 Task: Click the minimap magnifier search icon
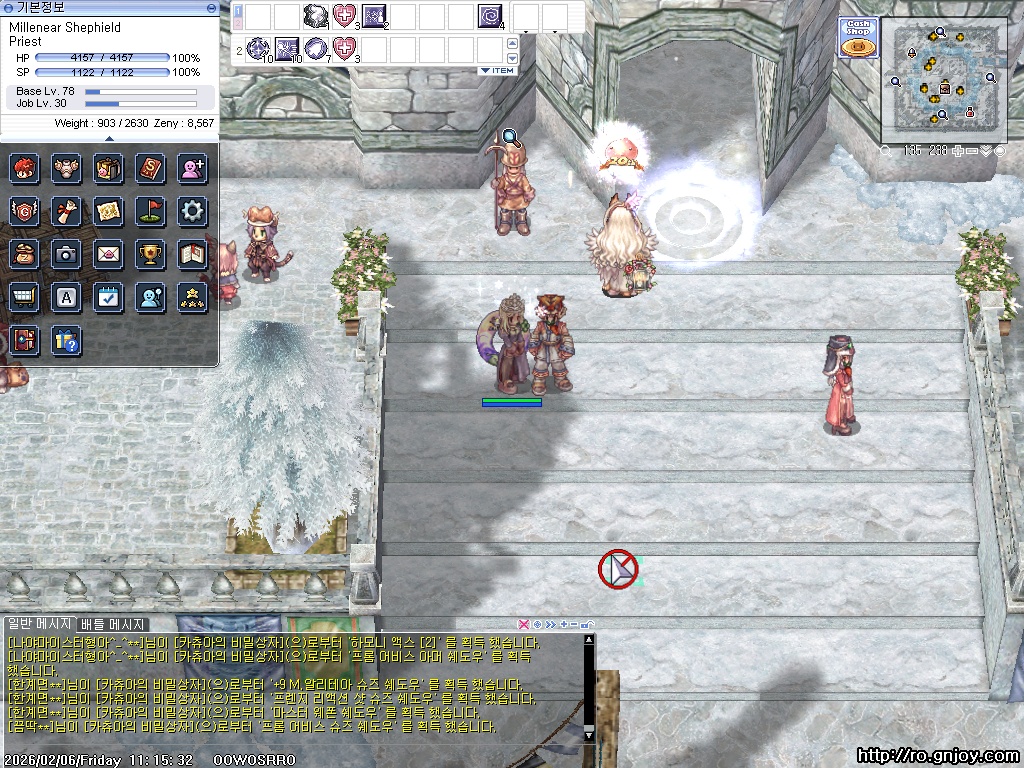coord(886,151)
